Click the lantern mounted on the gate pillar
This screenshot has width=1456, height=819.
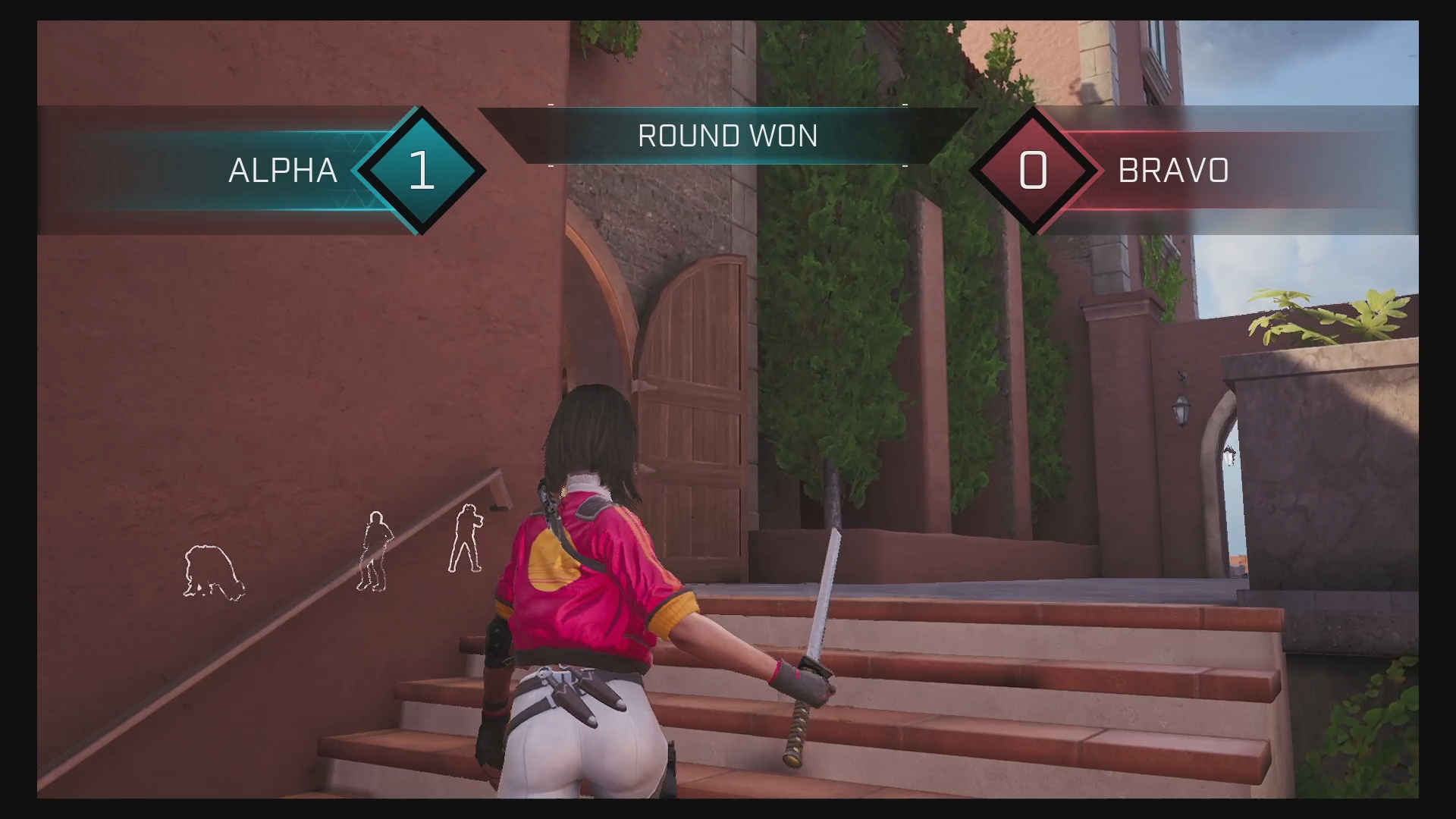coord(1183,410)
